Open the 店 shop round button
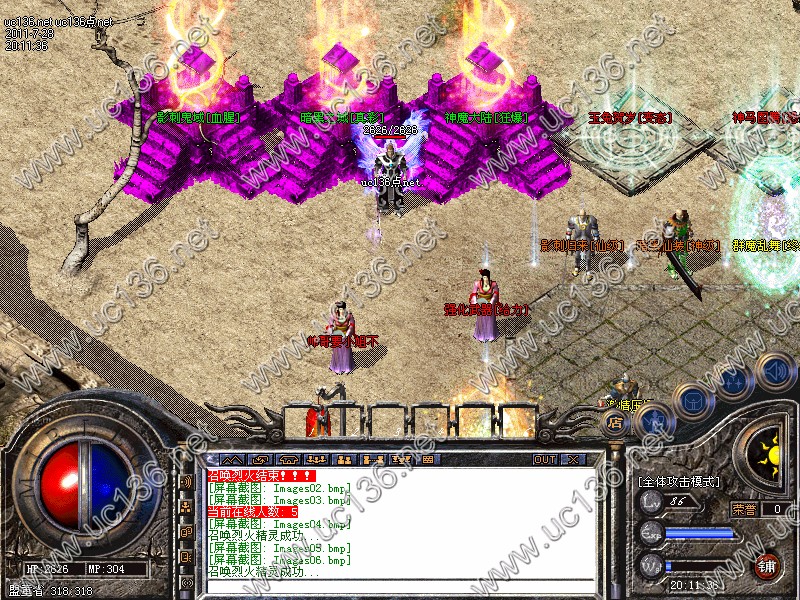Screen dimensions: 800x600 pyautogui.click(x=617, y=423)
